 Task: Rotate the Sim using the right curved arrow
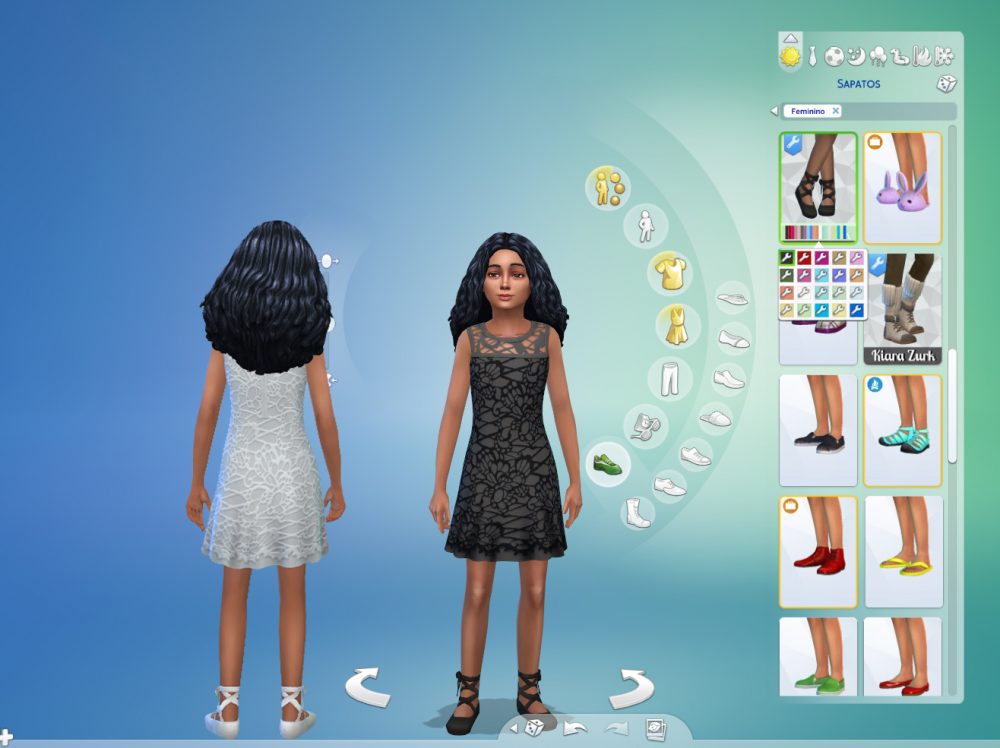tap(631, 689)
